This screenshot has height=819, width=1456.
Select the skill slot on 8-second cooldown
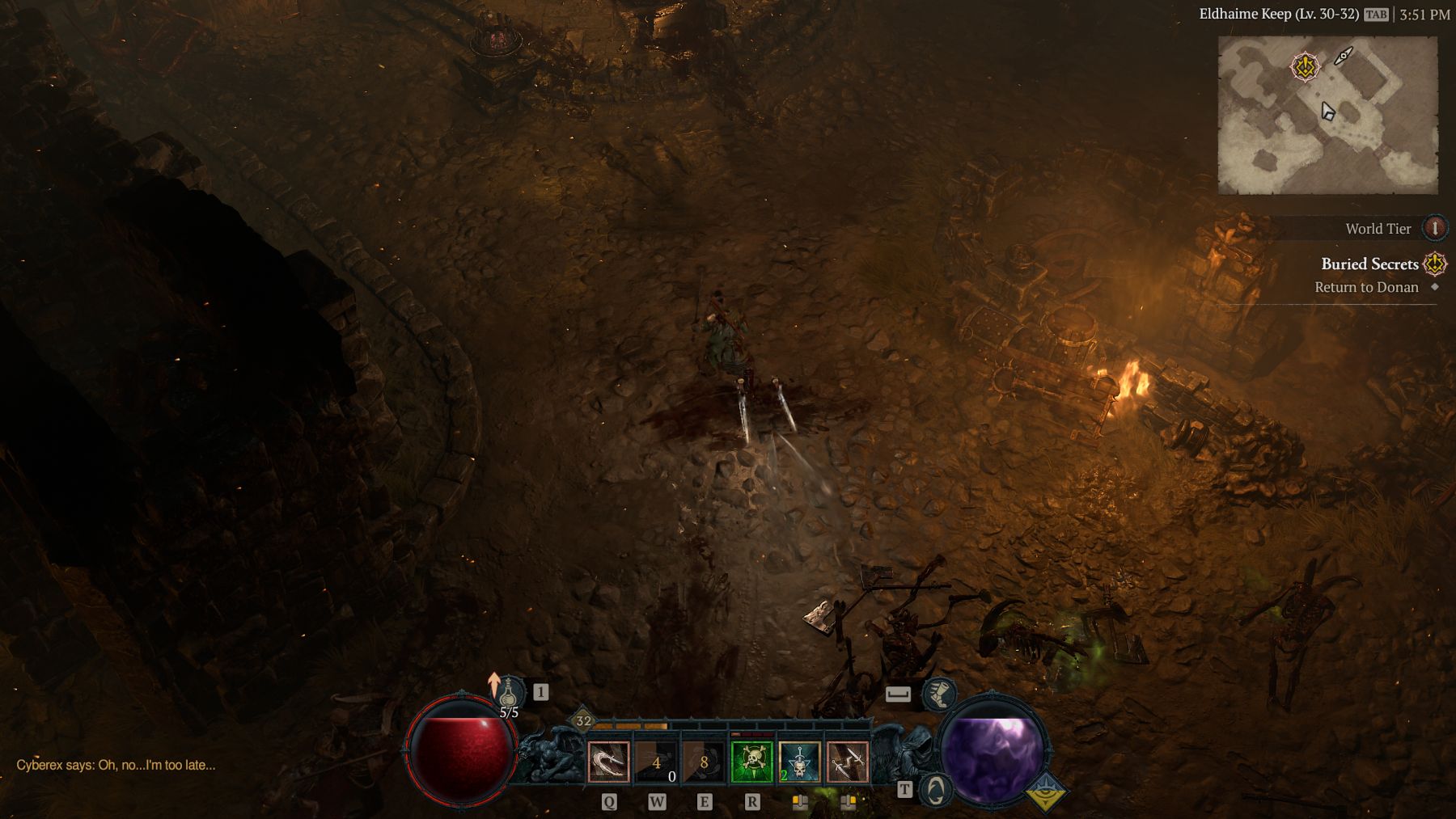point(704,762)
